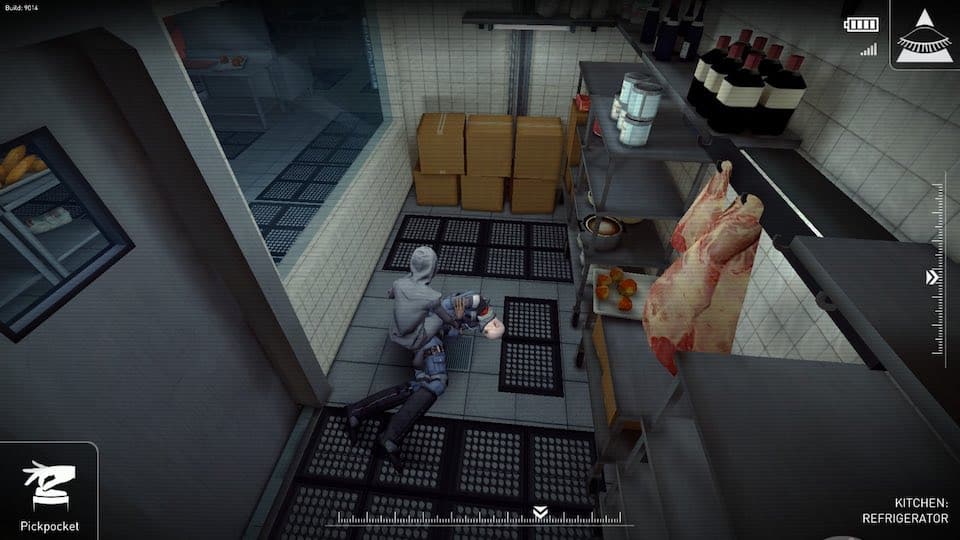
Task: Activate the Pickpocket action button
Action: click(48, 492)
